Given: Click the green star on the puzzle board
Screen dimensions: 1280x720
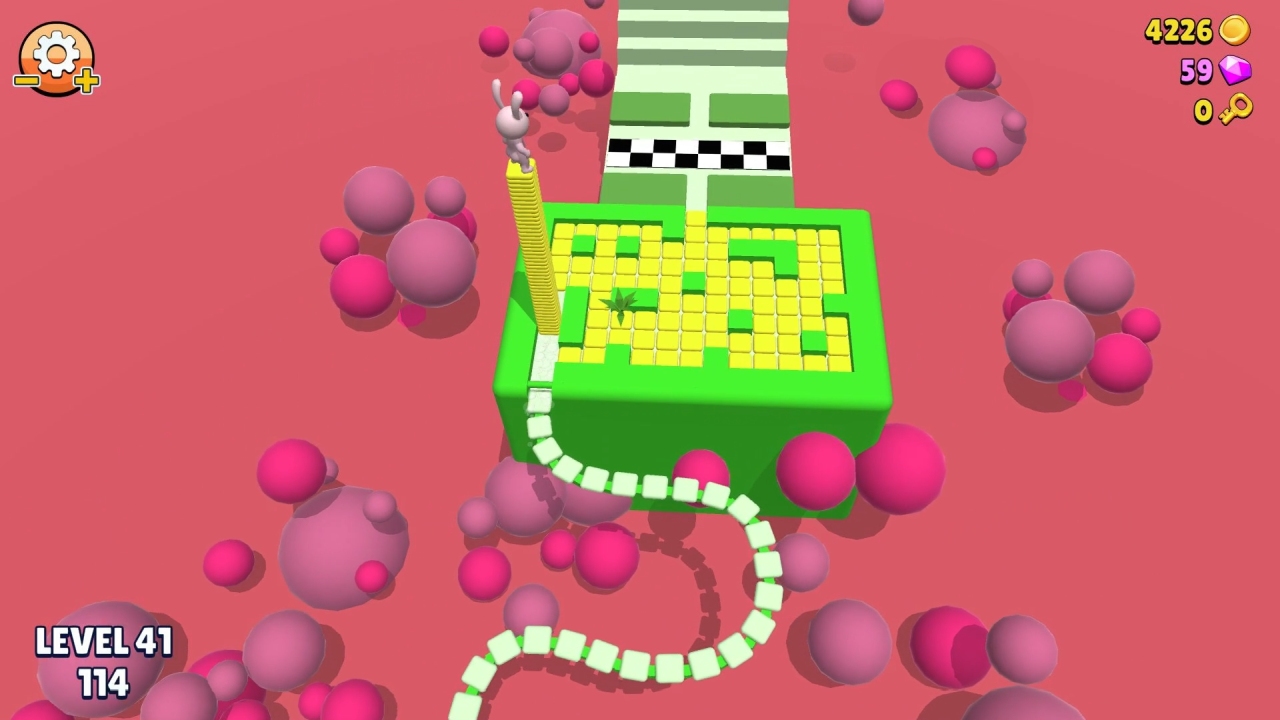Looking at the screenshot, I should [x=622, y=305].
